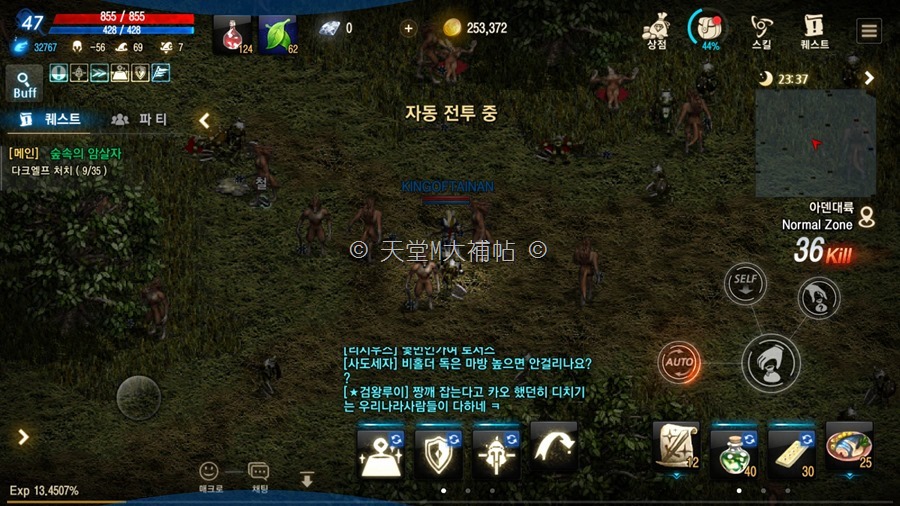
Task: Use the red health potion slot
Action: tap(232, 34)
